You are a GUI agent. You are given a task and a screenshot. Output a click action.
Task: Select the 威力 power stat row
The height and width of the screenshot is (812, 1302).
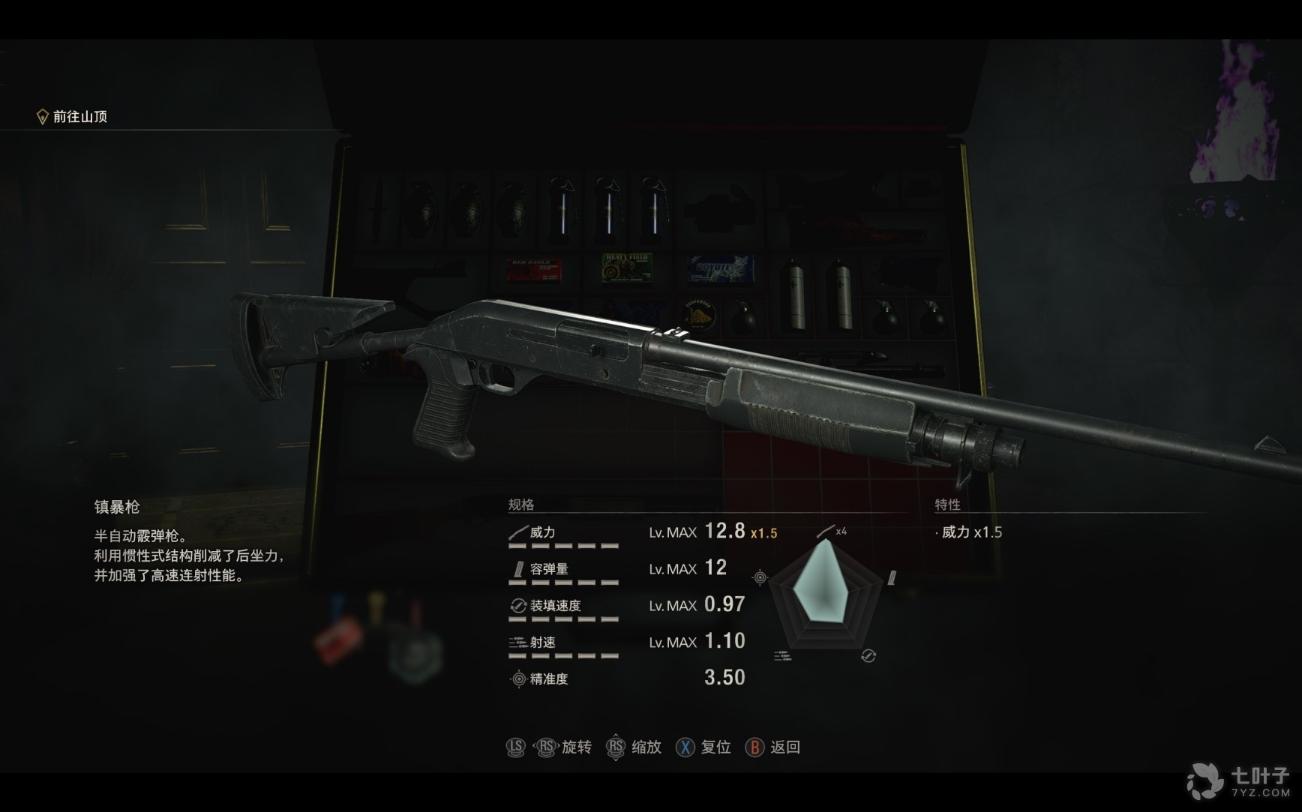point(626,532)
